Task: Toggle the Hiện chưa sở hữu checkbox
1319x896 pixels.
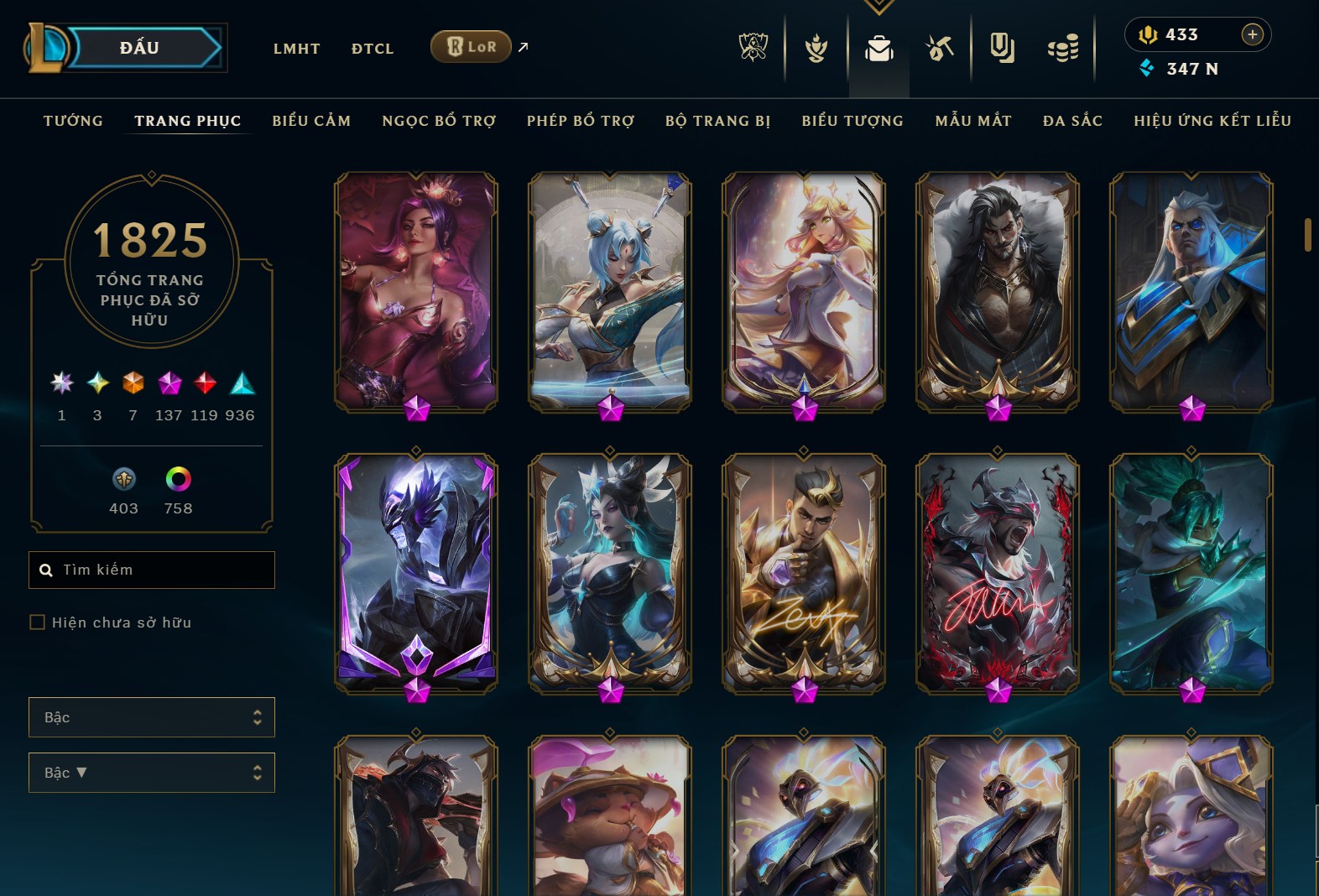Action: coord(38,623)
